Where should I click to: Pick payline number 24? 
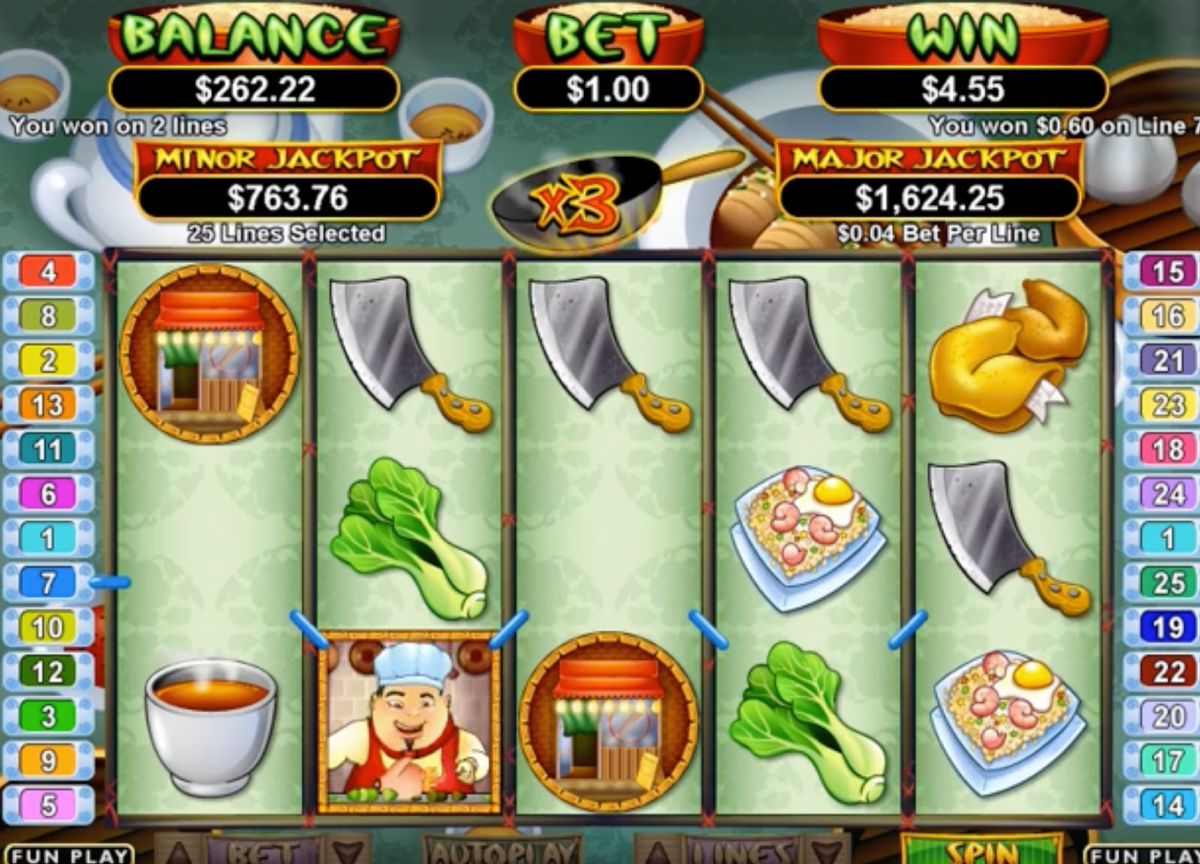[1167, 493]
